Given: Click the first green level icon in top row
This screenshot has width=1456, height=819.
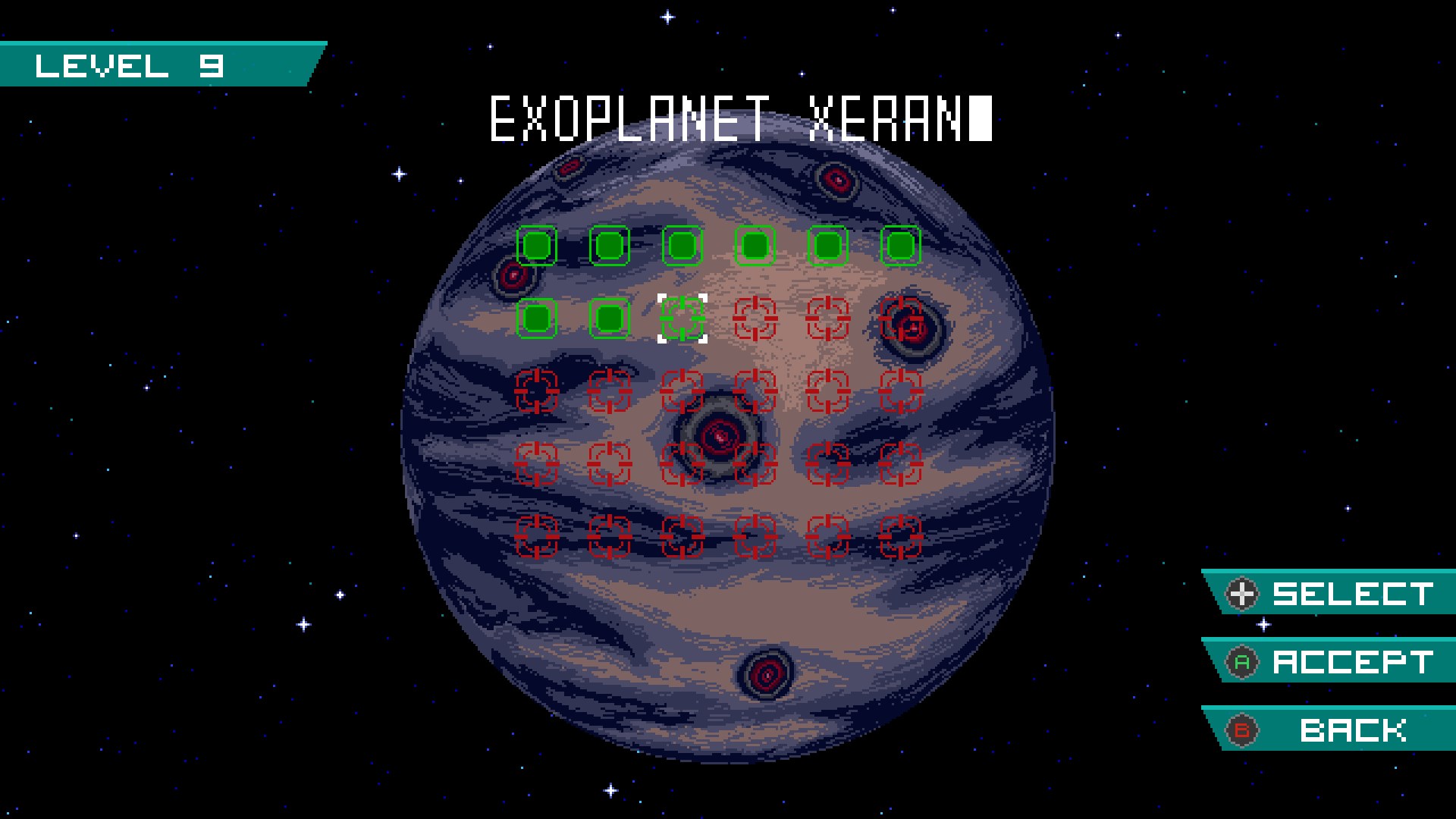Looking at the screenshot, I should pyautogui.click(x=538, y=244).
